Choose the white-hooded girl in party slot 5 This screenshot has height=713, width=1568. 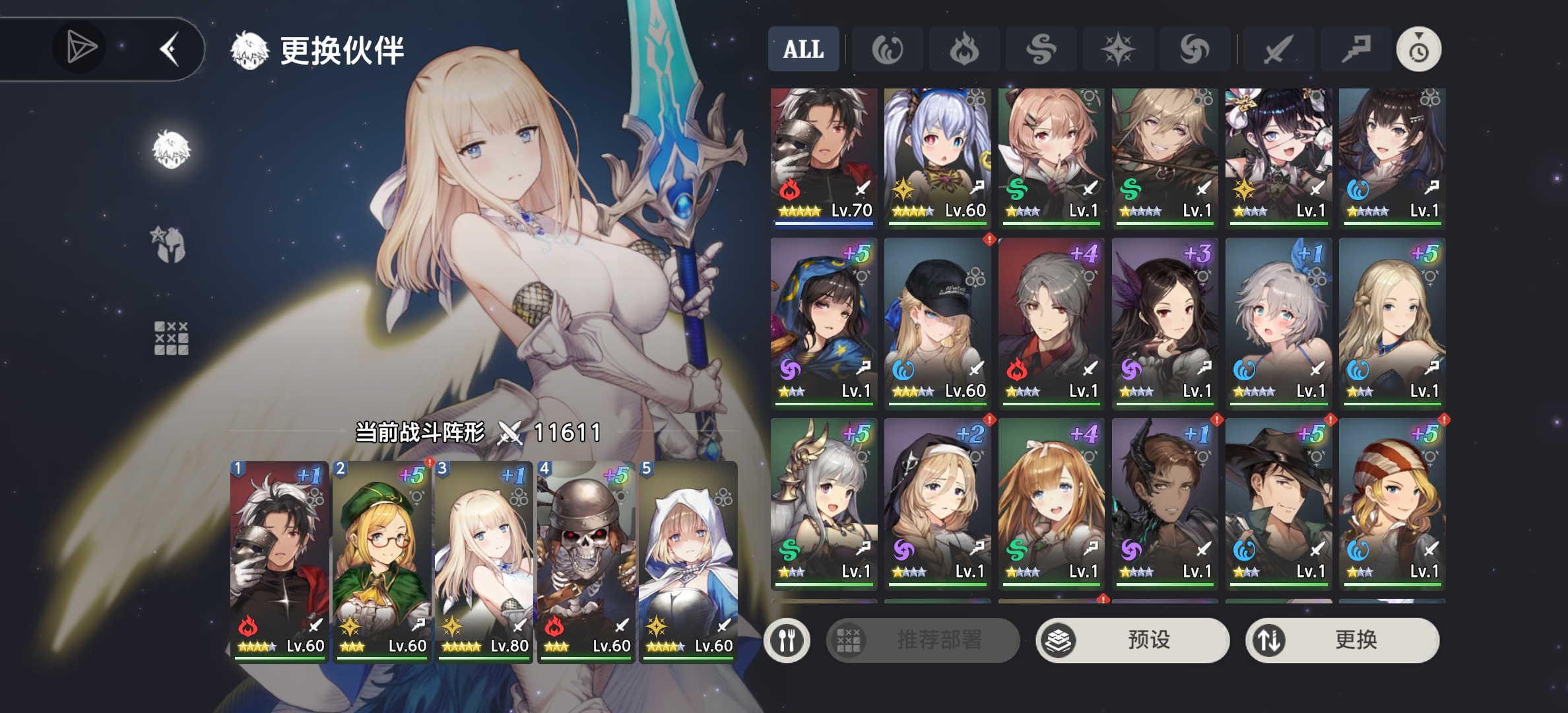pyautogui.click(x=688, y=561)
